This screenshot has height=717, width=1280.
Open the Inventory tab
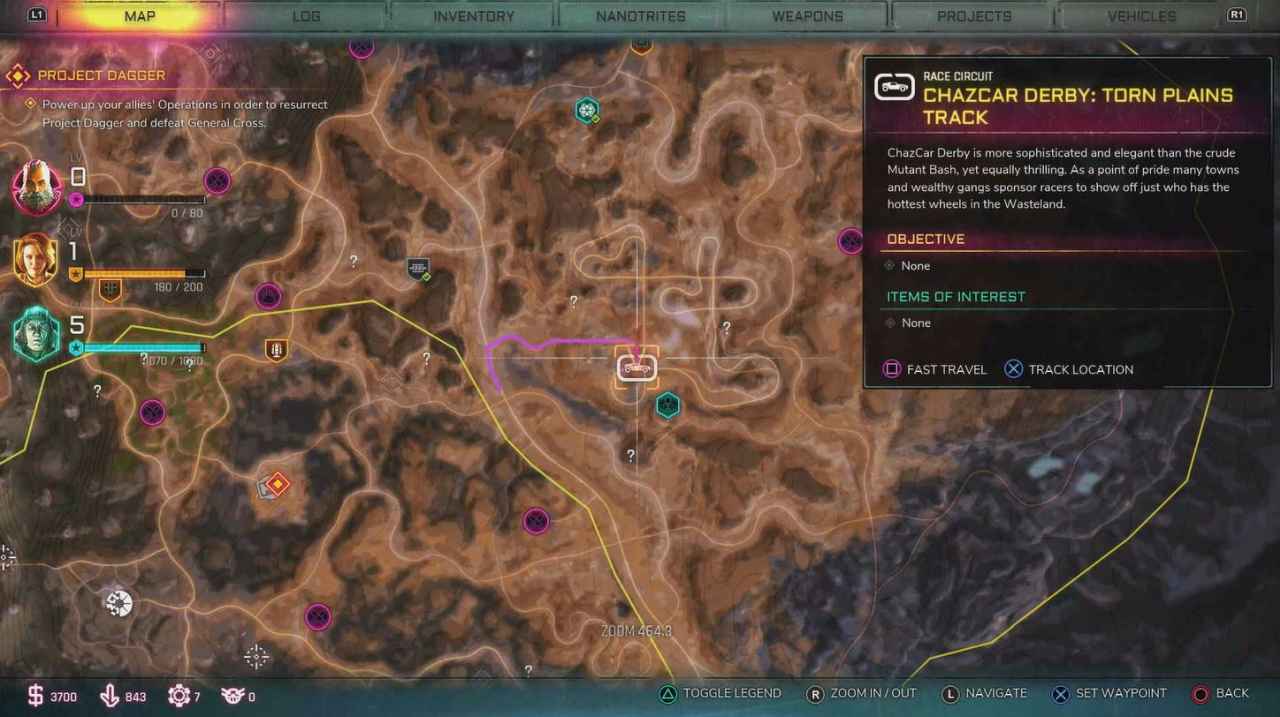coord(473,16)
